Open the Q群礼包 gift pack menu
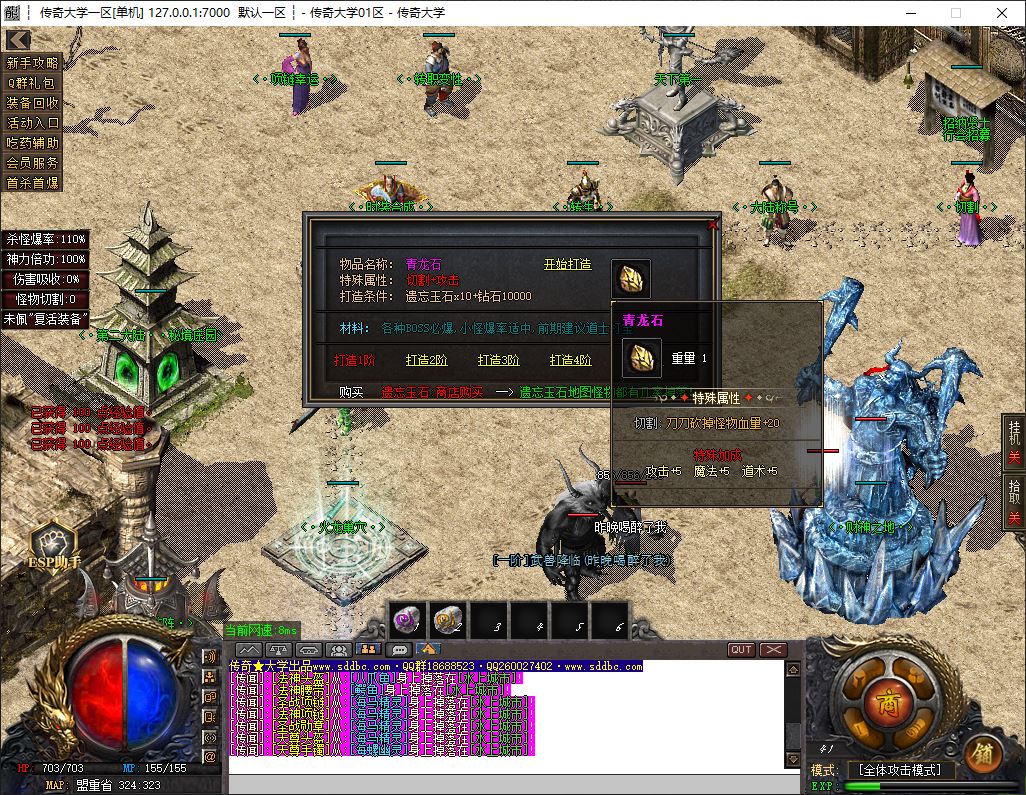 33,83
